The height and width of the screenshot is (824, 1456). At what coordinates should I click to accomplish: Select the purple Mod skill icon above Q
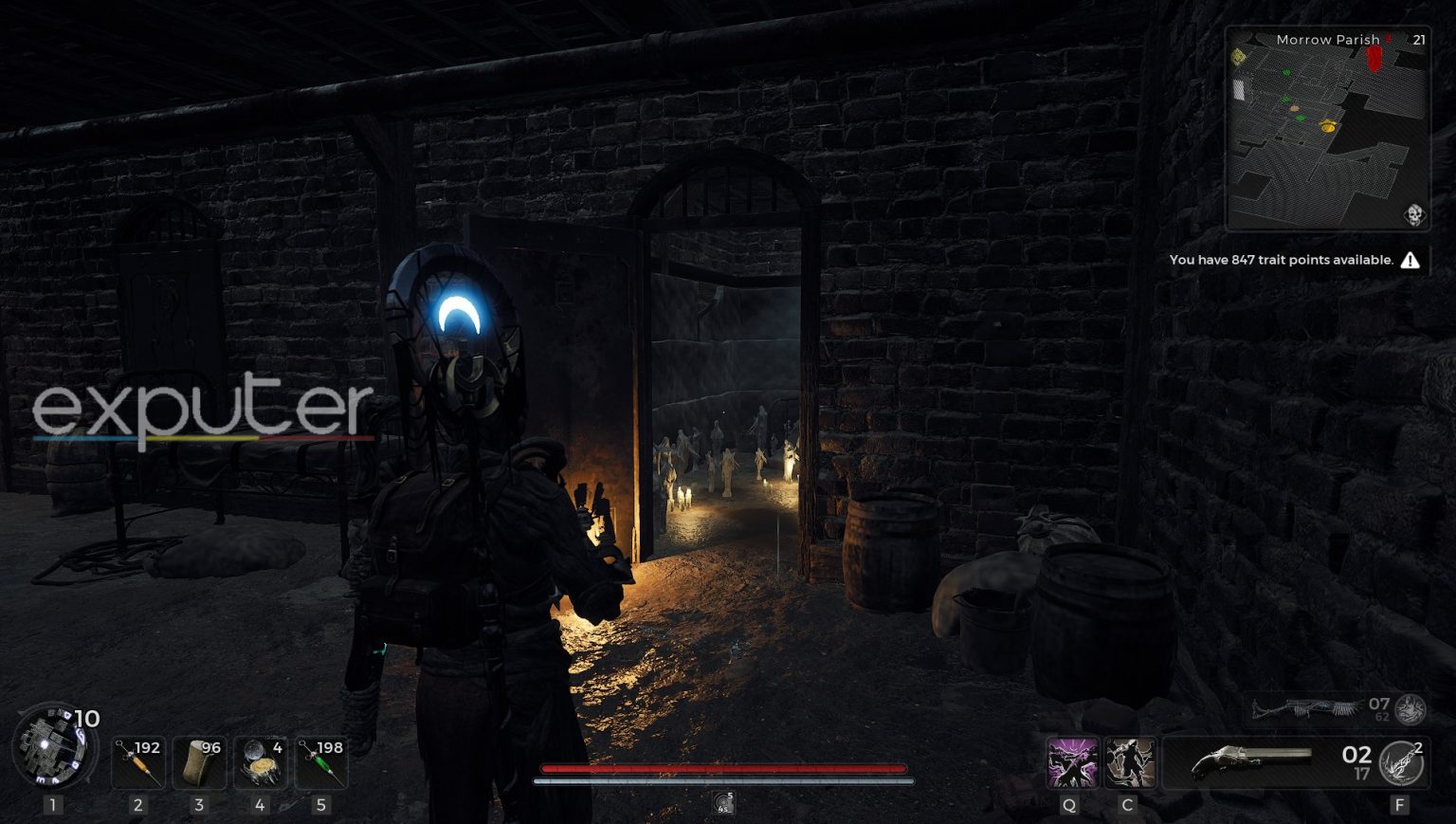pyautogui.click(x=1070, y=762)
